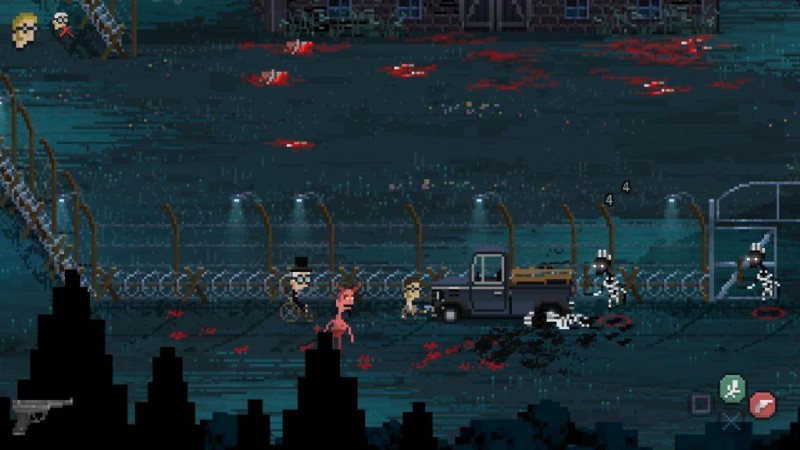
Task: Activate the red gun shoot icon
Action: click(x=762, y=403)
